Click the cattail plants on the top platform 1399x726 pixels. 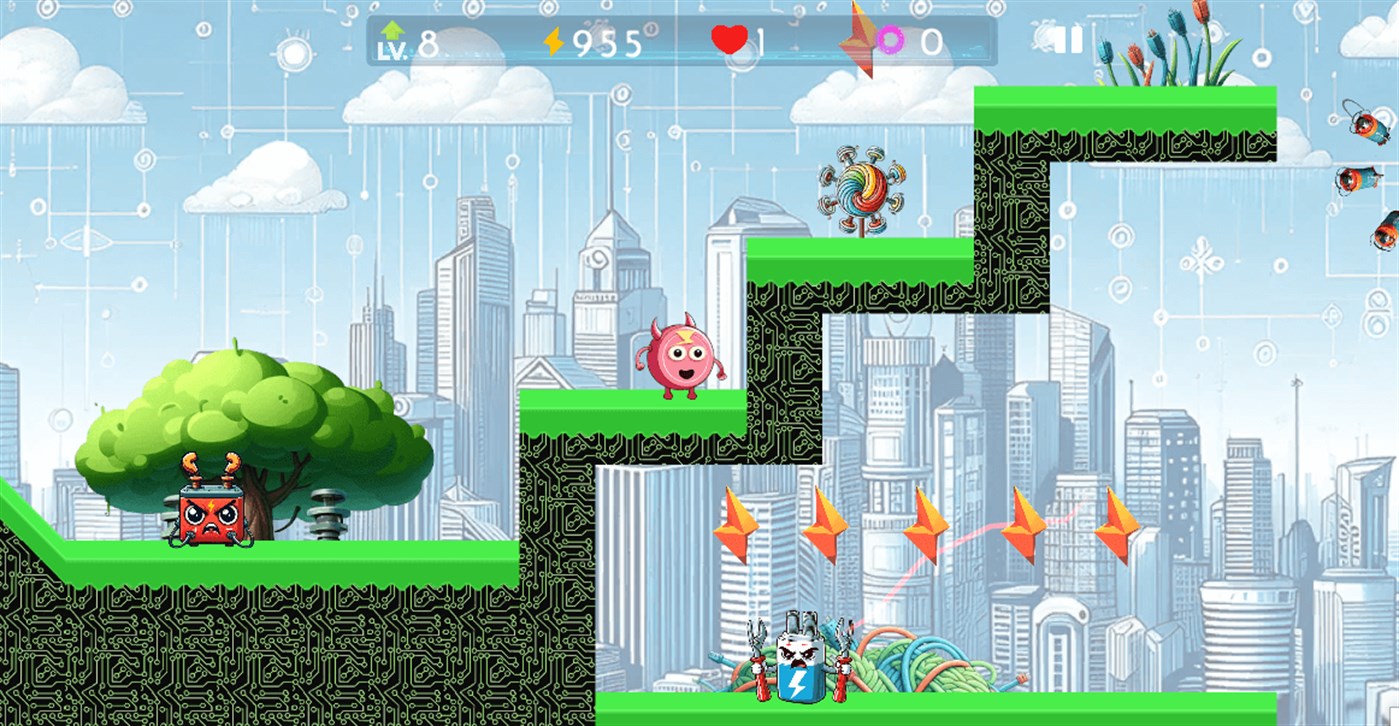[1165, 45]
